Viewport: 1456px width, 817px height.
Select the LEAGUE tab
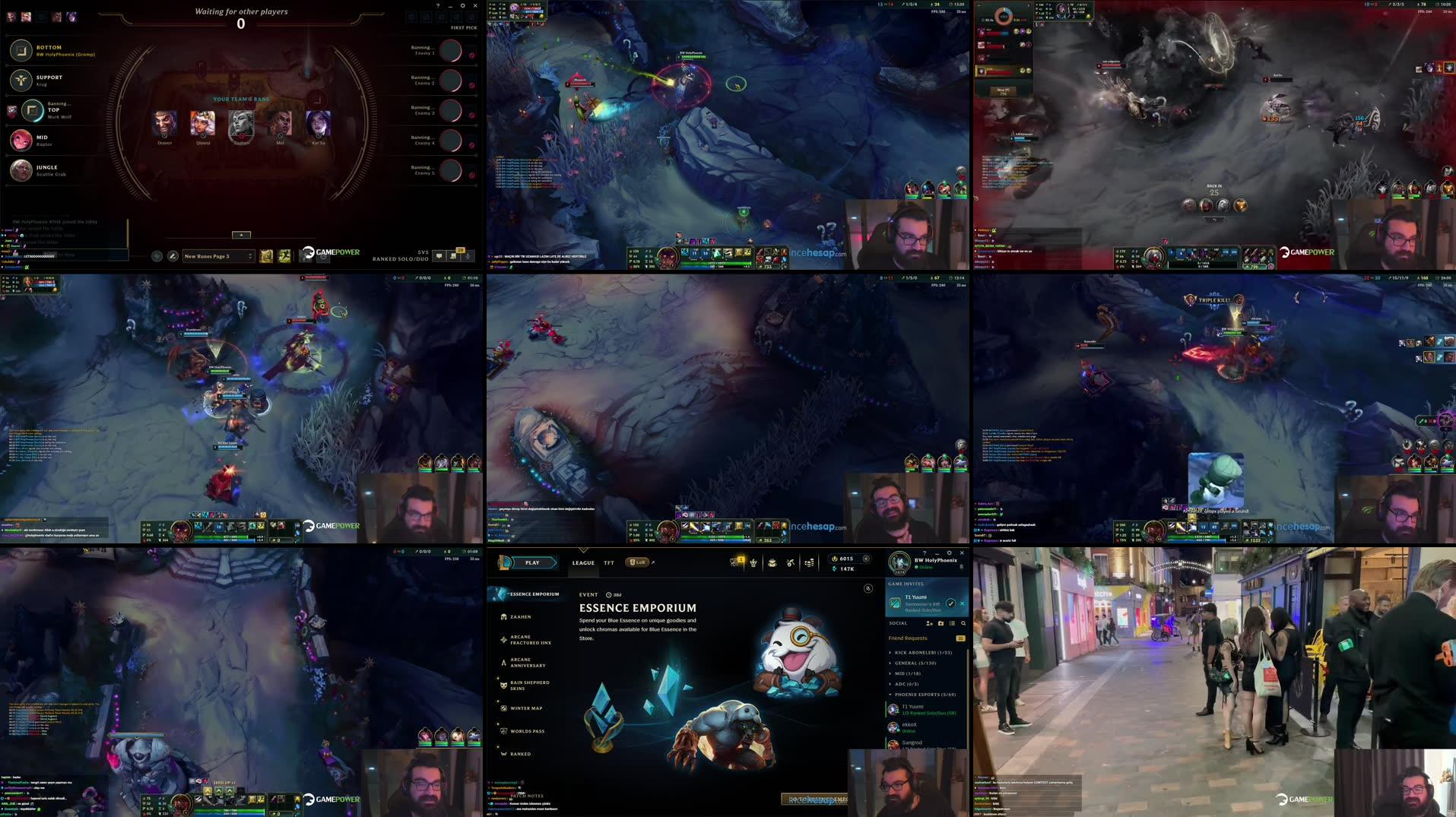pyautogui.click(x=583, y=562)
